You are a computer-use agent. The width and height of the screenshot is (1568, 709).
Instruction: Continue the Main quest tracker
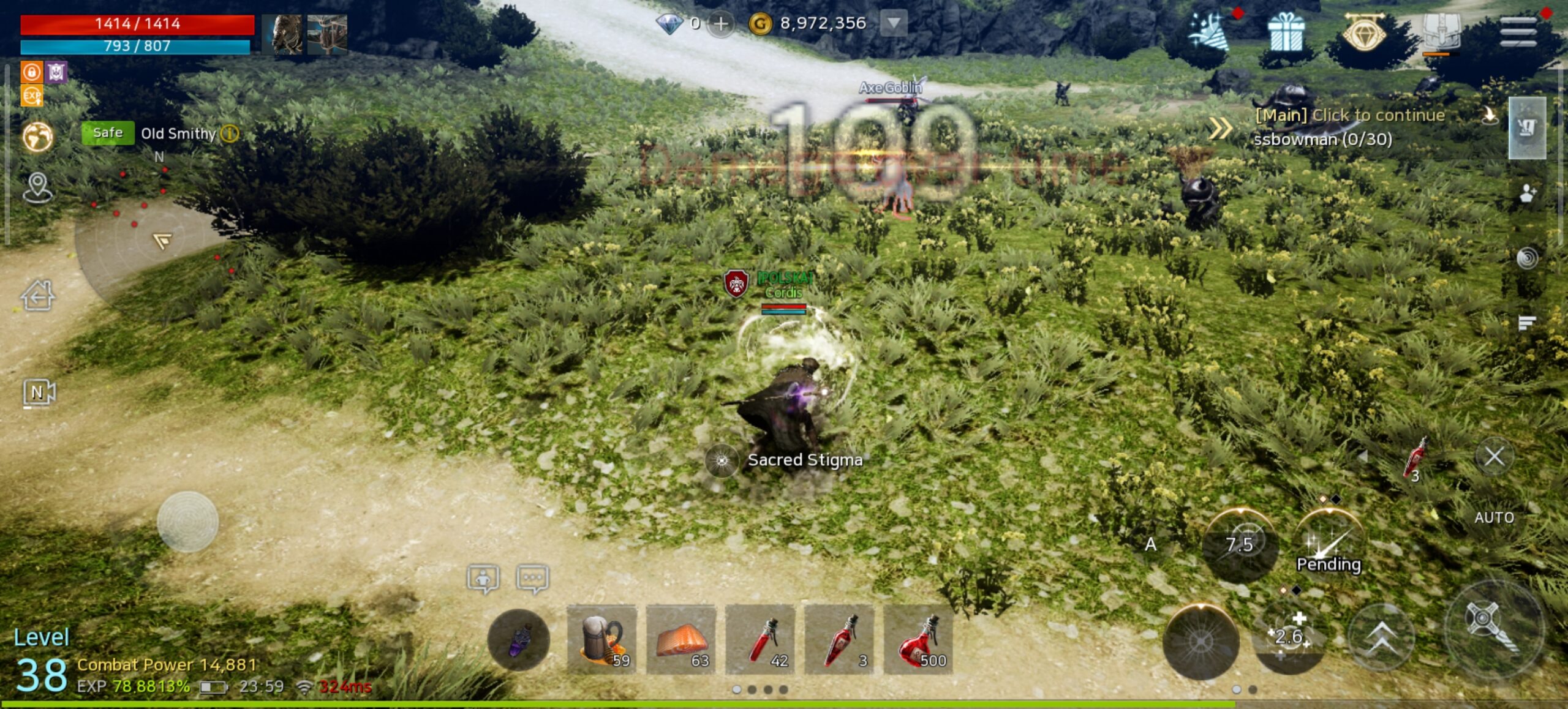coord(1349,115)
